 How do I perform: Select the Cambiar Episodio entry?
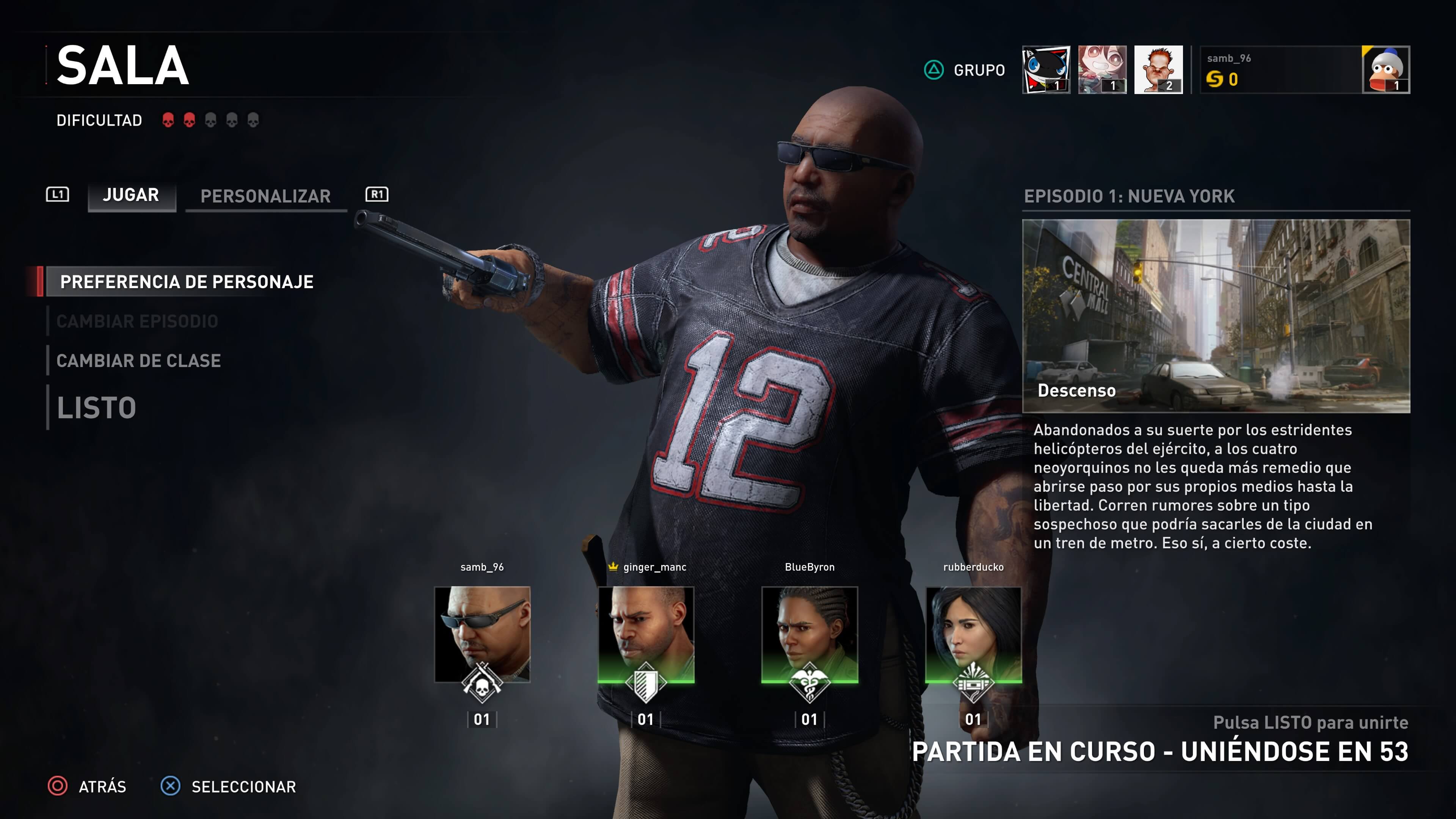coord(137,321)
